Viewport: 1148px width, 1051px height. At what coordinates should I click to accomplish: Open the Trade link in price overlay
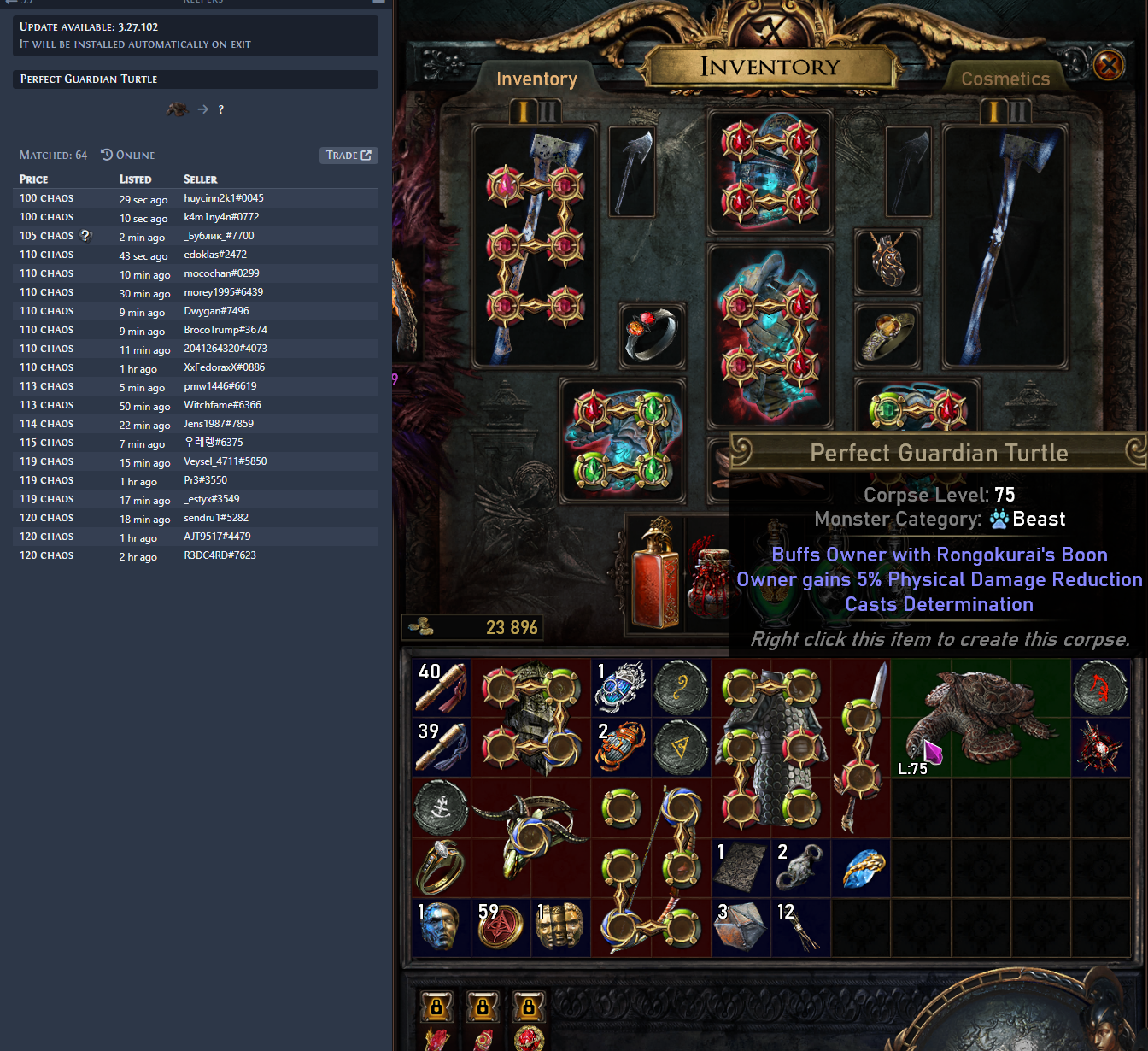[x=348, y=155]
